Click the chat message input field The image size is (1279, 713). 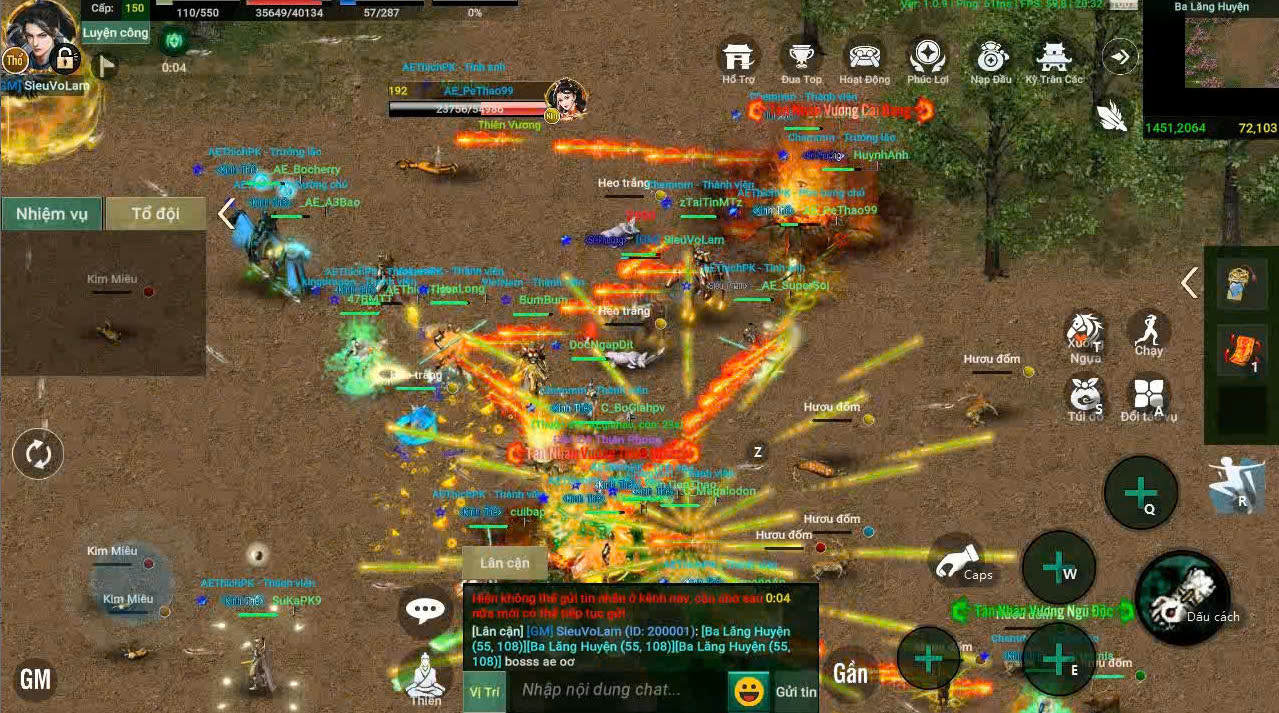[x=615, y=690]
